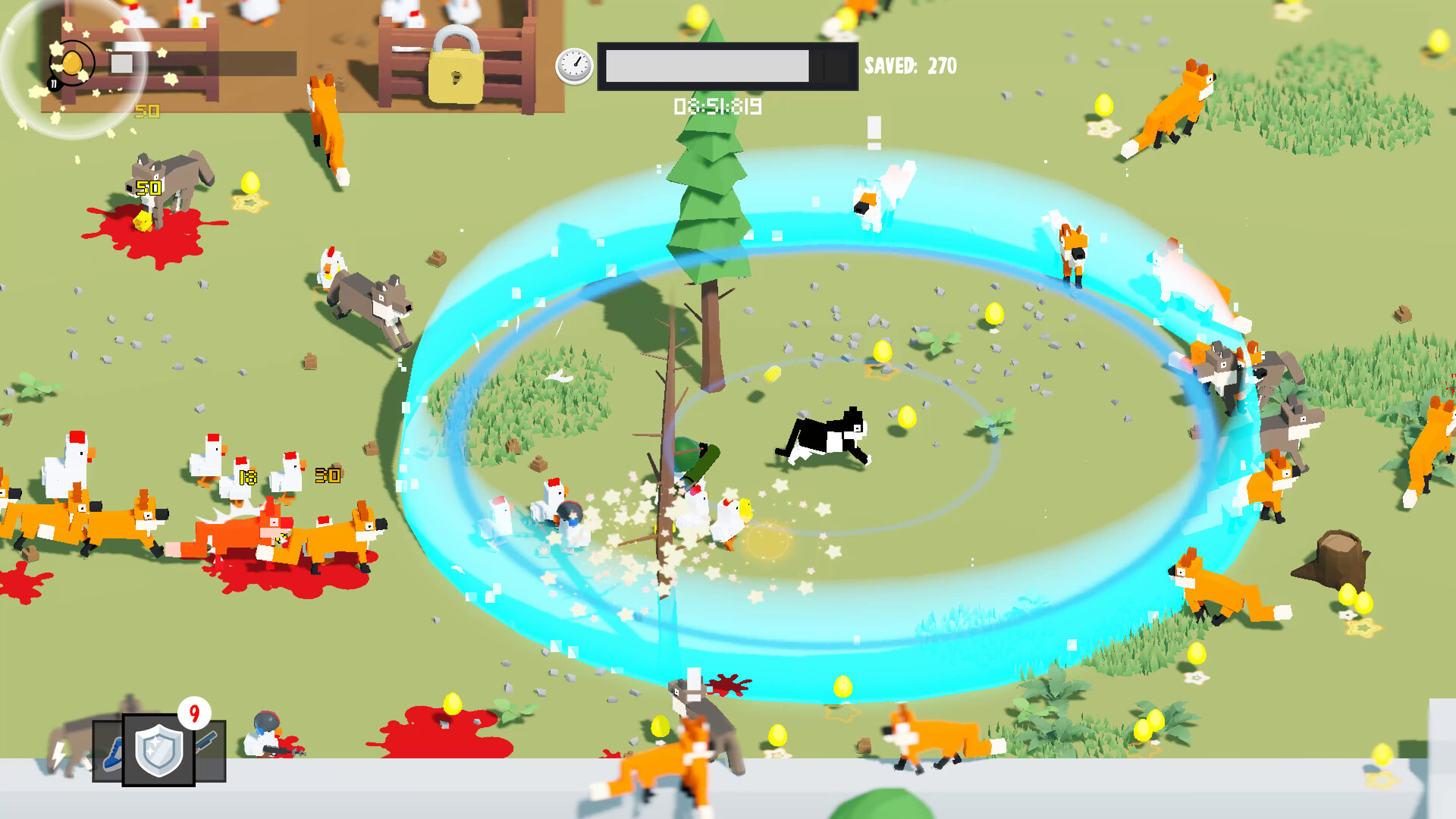Click the golden egg level icon
The height and width of the screenshot is (819, 1456).
[71, 63]
